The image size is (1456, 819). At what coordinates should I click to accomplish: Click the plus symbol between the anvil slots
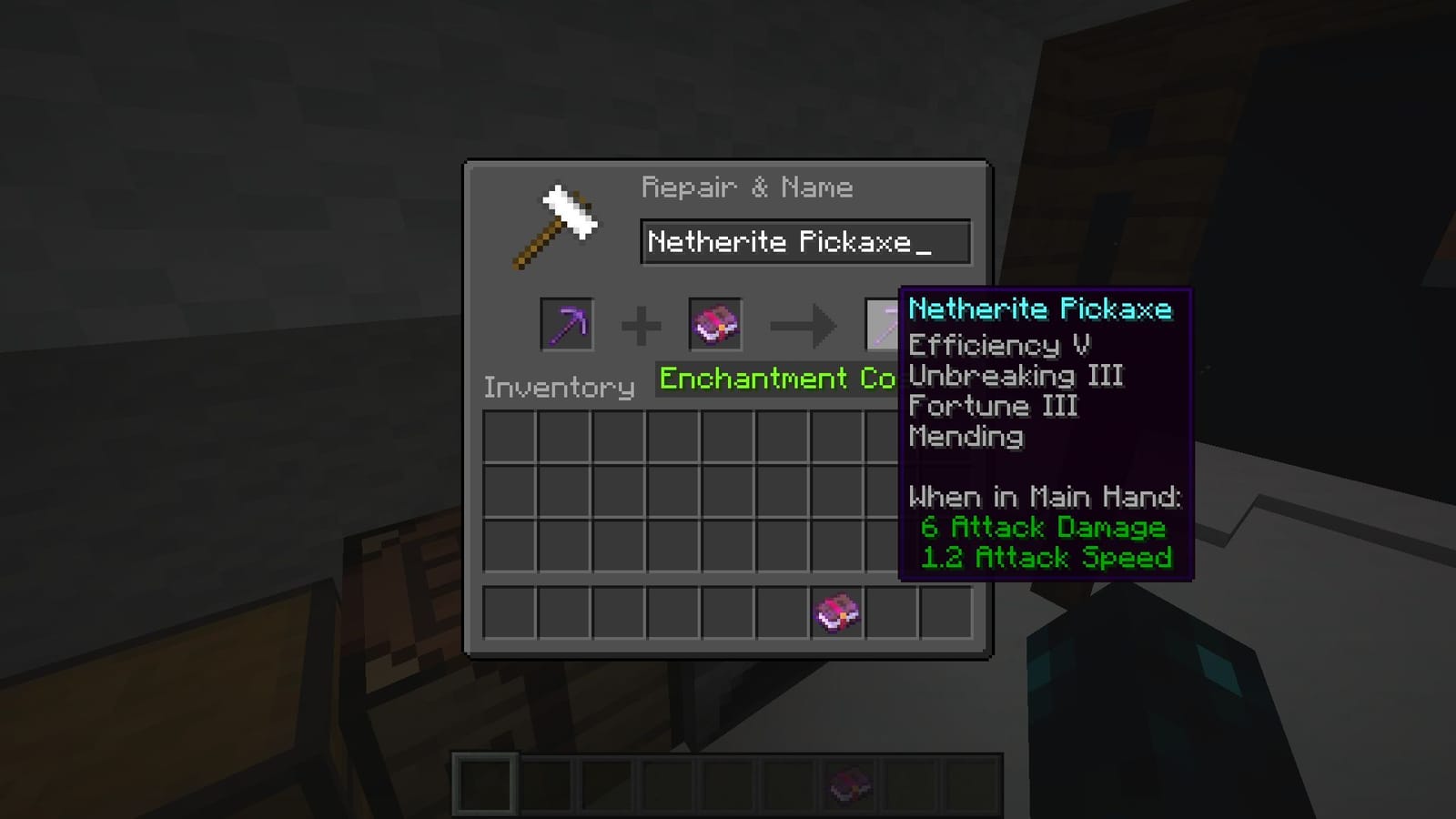pos(642,326)
